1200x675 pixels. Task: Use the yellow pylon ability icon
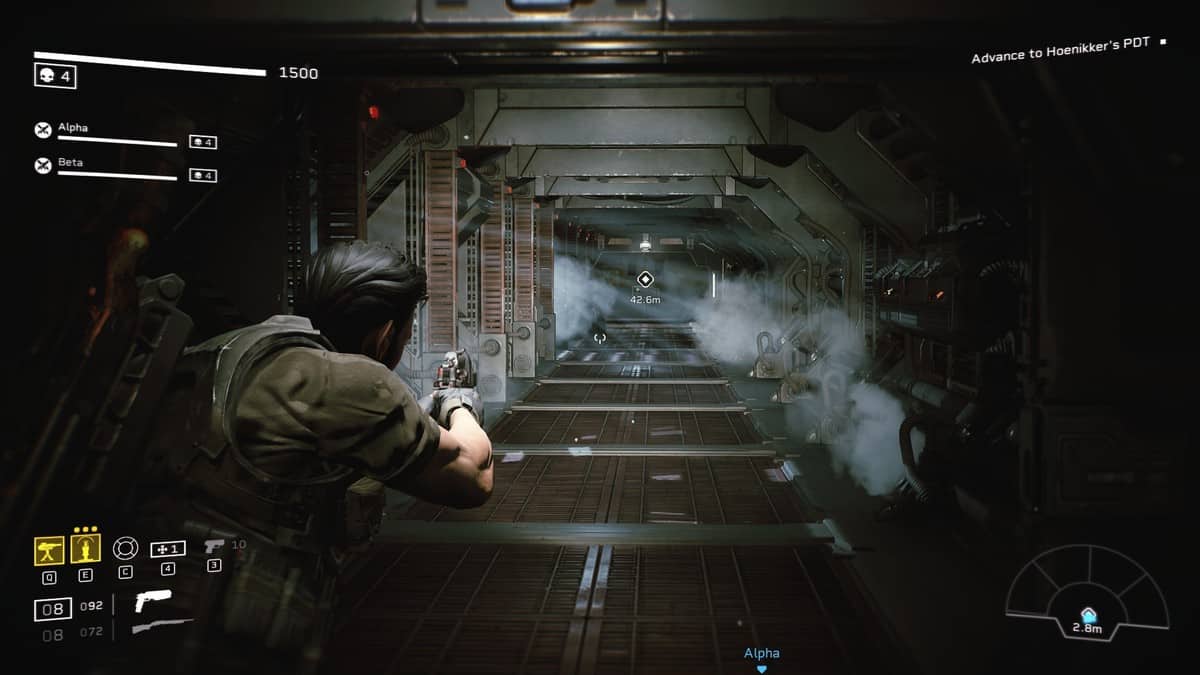(x=86, y=549)
